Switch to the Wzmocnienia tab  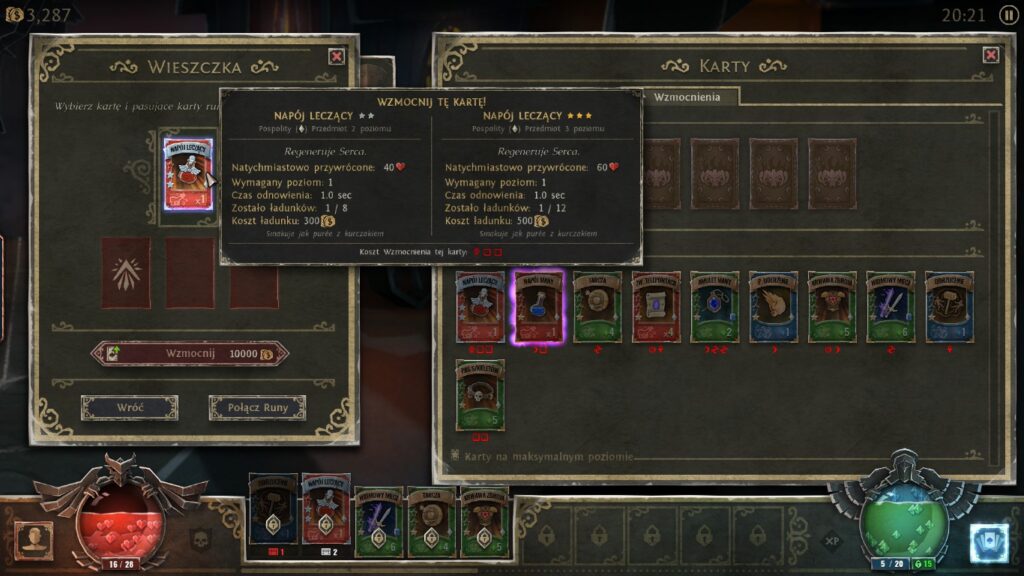pyautogui.click(x=687, y=97)
